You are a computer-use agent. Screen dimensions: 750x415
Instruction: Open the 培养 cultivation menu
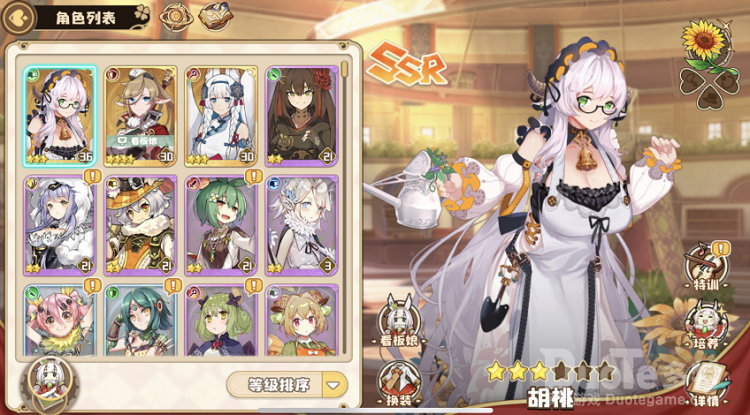(706, 324)
